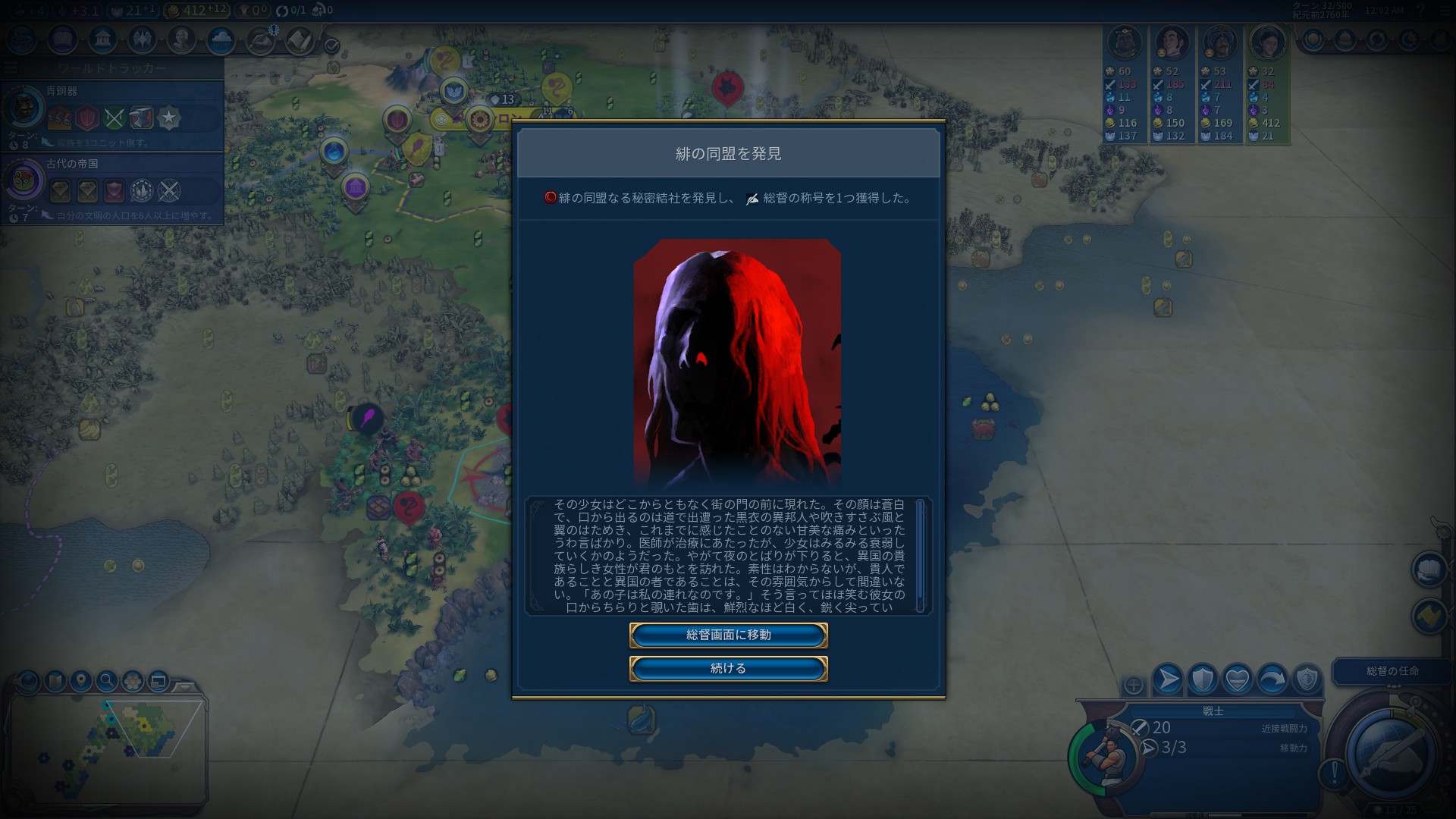Open the government pillared building icon
Viewport: 1456px width, 819px height.
coord(102,39)
